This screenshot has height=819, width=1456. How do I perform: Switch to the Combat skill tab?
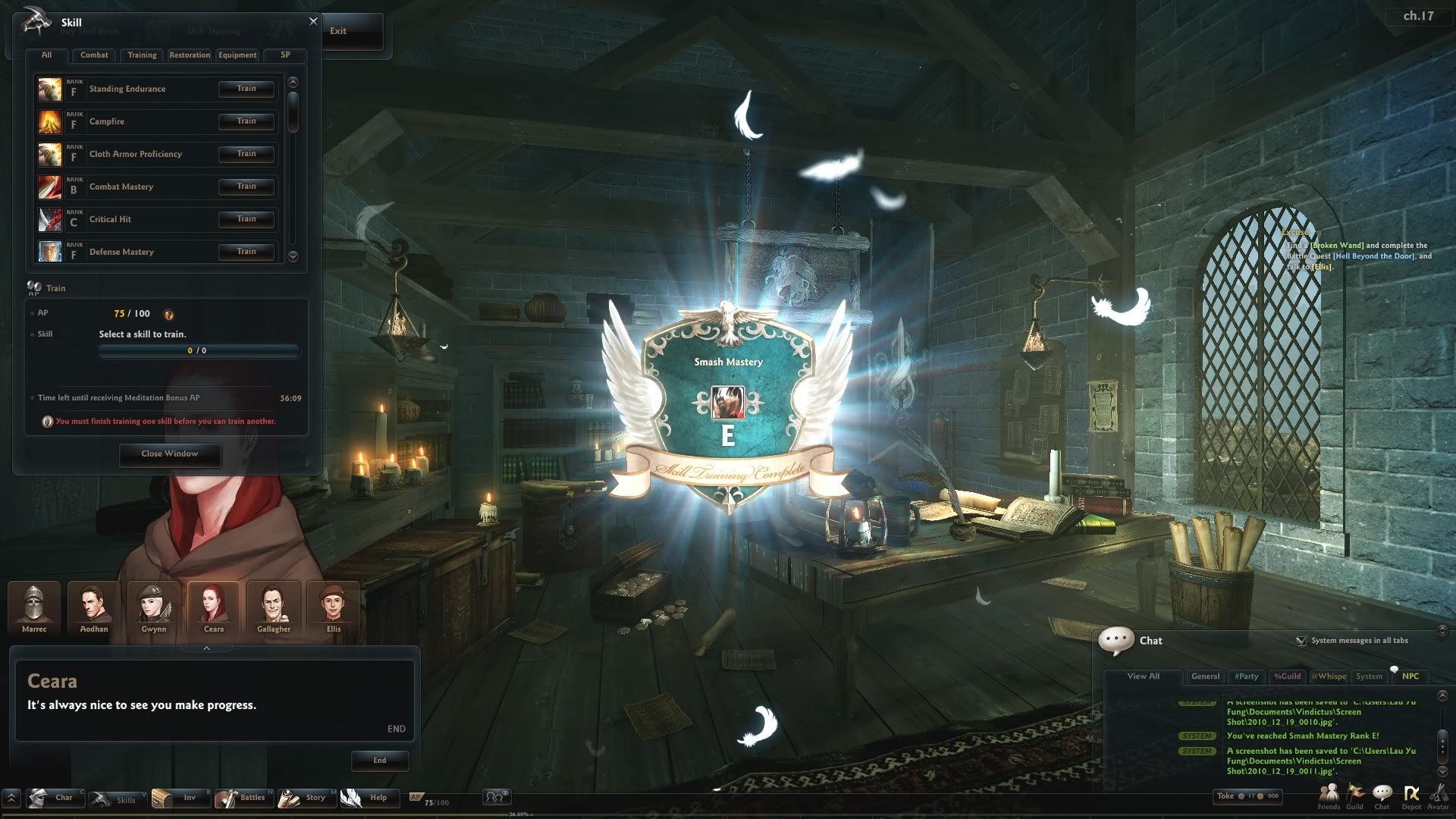tap(94, 55)
